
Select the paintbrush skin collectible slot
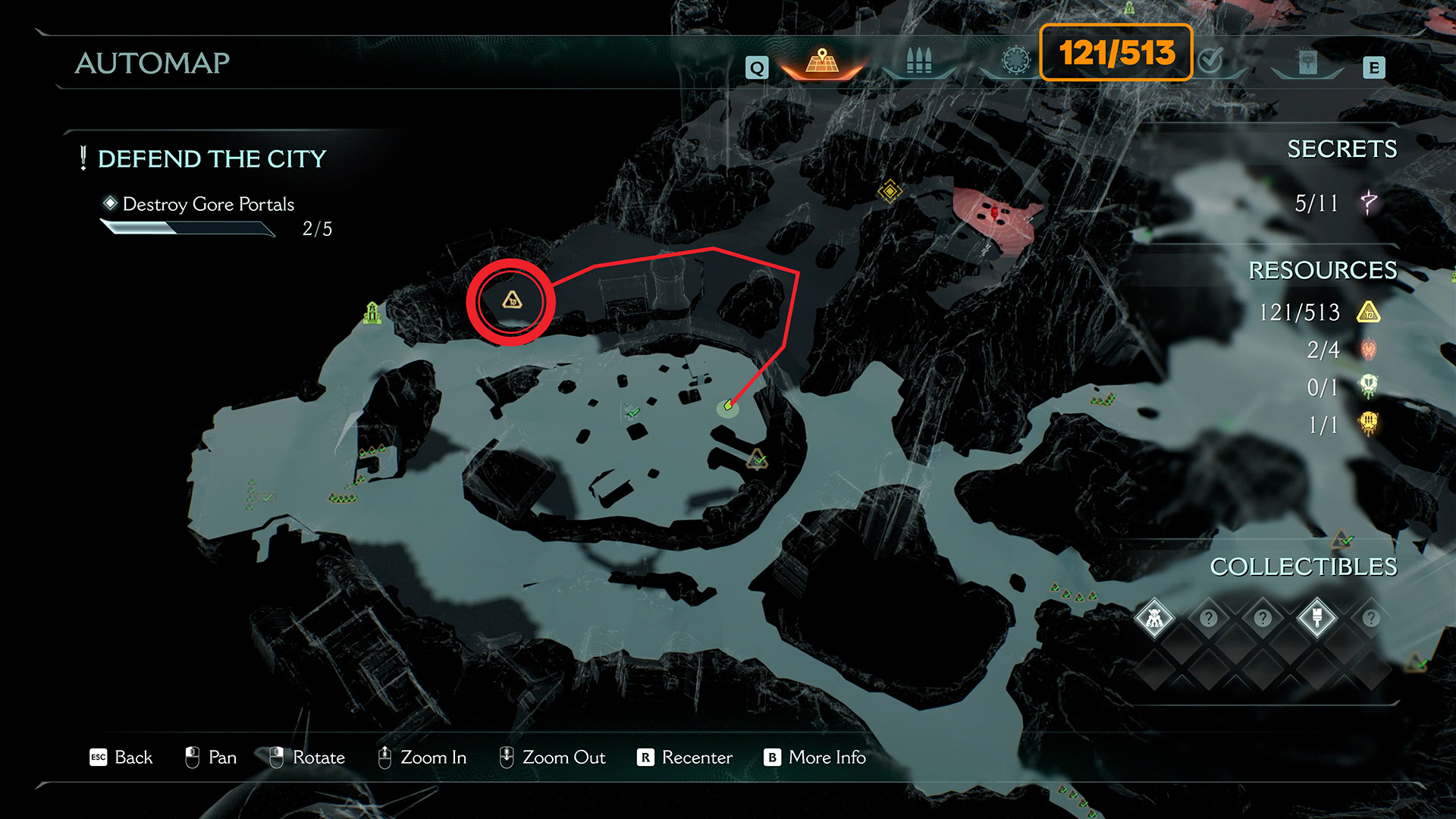[x=1316, y=619]
